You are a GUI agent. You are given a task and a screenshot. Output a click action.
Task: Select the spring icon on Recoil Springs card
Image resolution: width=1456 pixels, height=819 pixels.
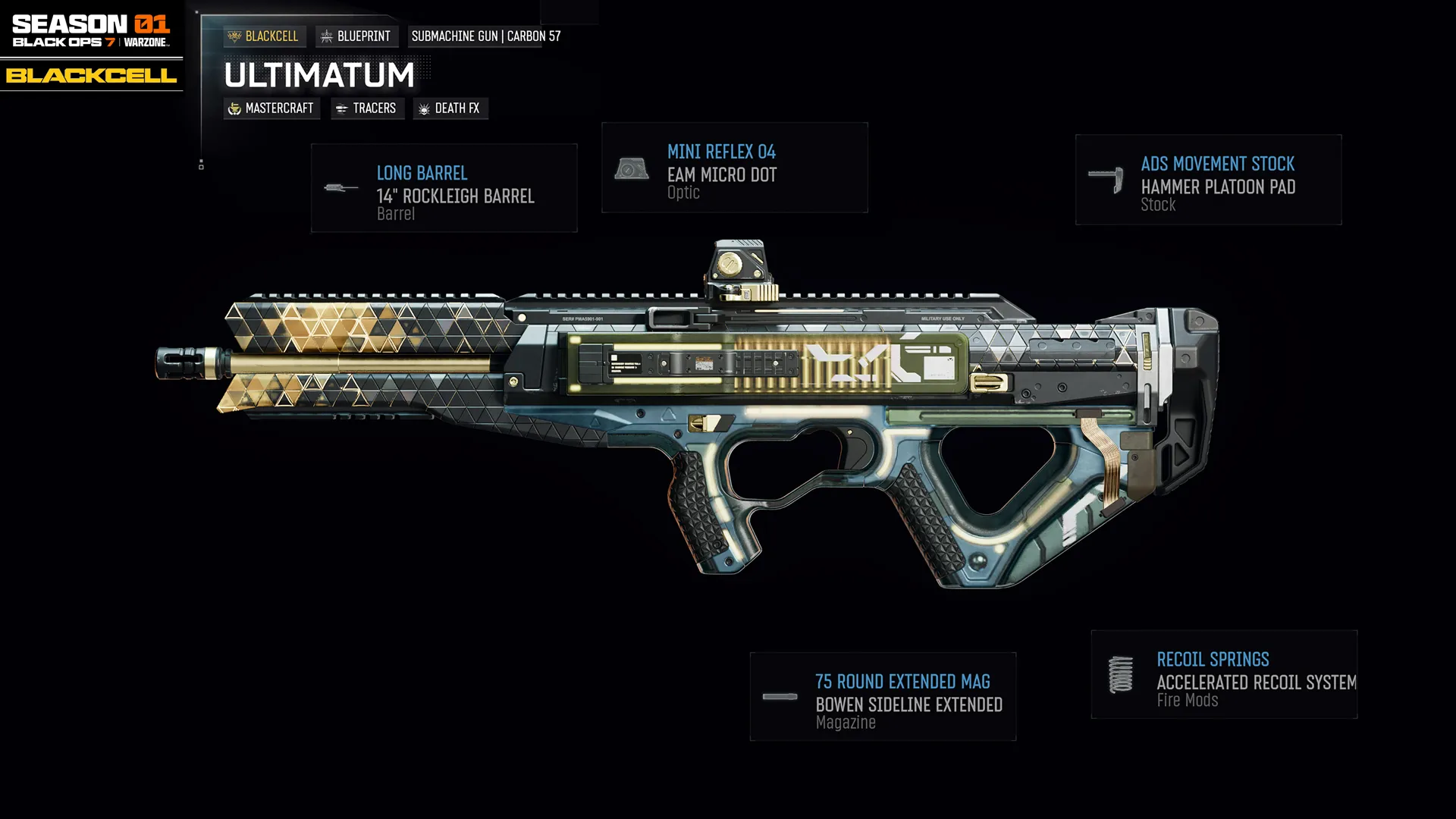[1120, 675]
